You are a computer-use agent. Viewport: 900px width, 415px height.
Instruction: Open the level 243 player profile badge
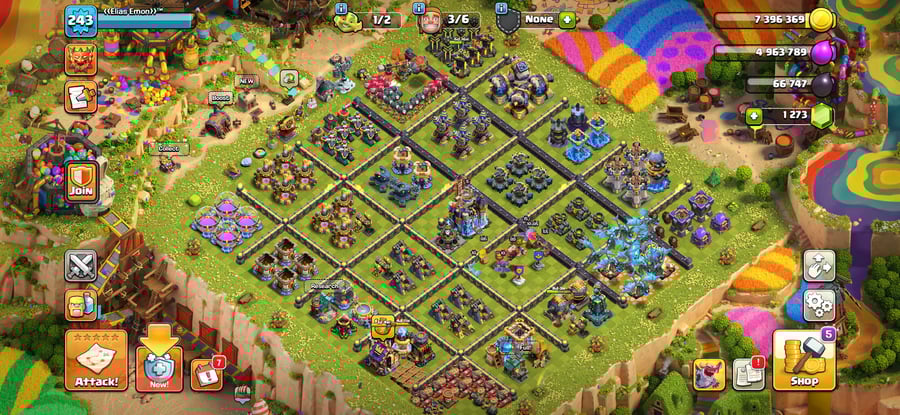[79, 19]
